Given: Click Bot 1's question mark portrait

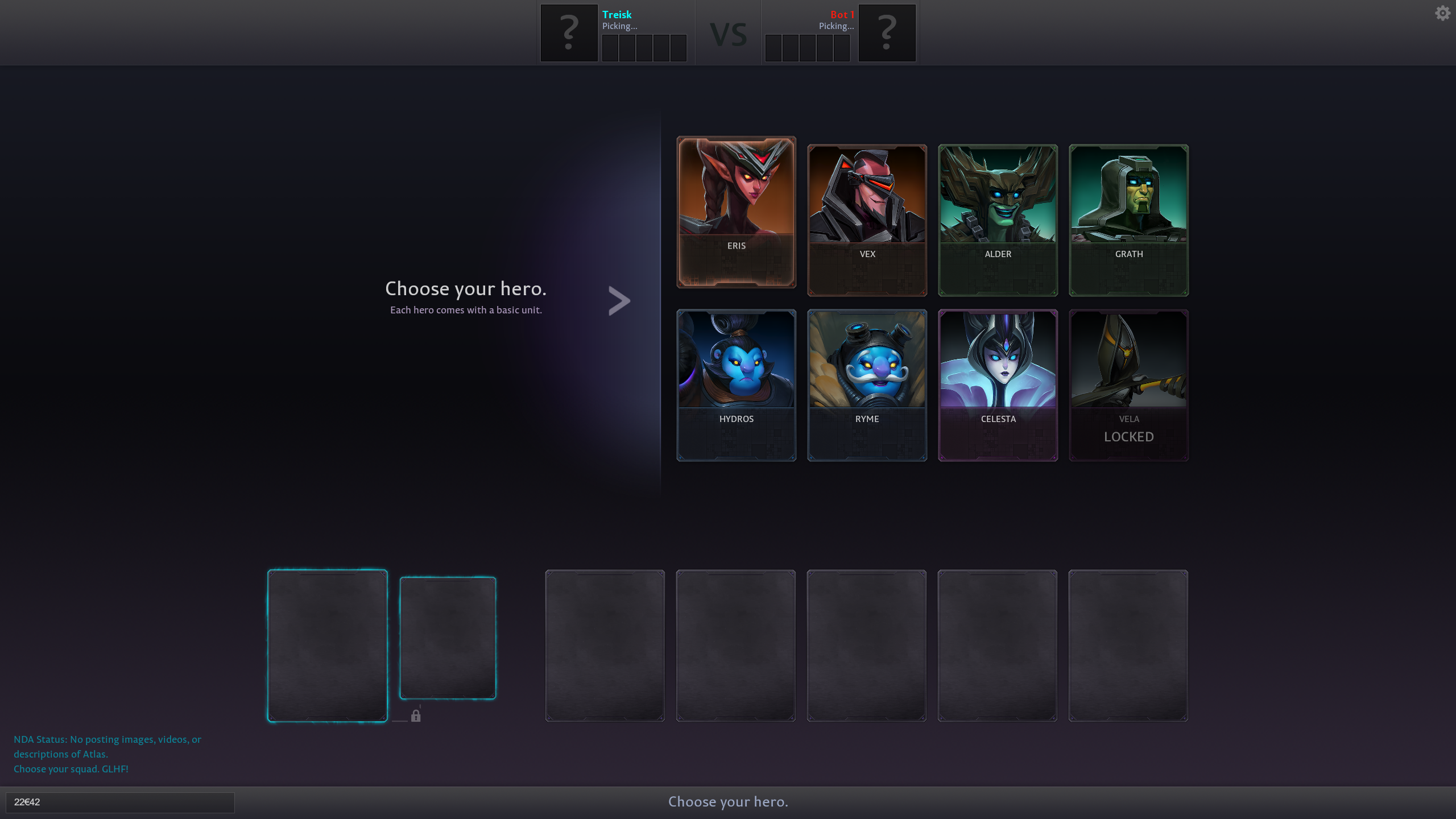Looking at the screenshot, I should tap(887, 33).
